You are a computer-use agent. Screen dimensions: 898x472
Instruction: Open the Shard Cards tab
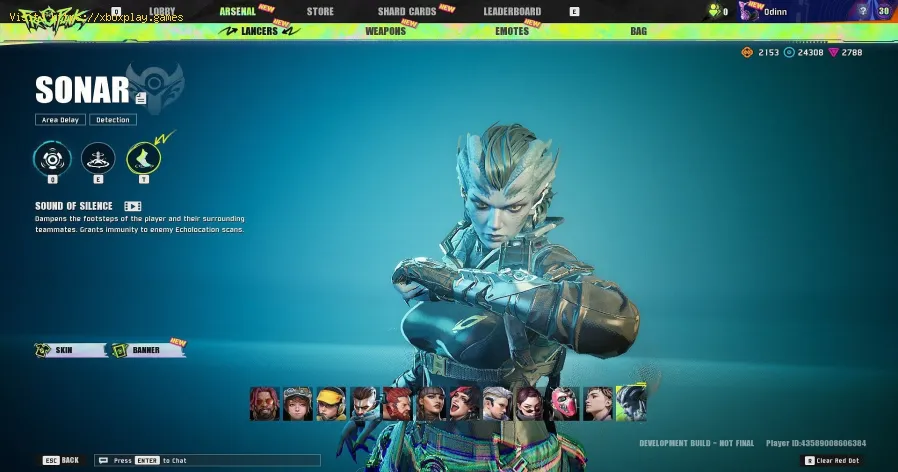(406, 11)
